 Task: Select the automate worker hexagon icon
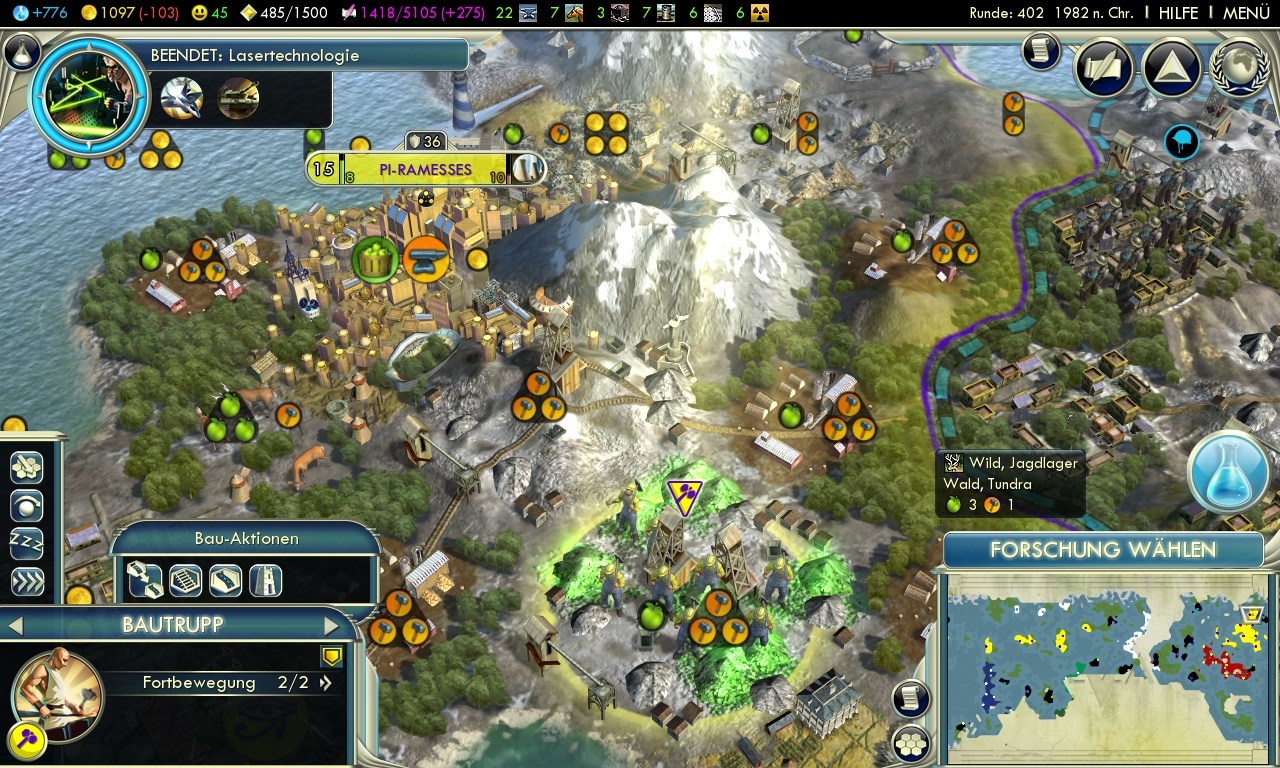tap(25, 468)
